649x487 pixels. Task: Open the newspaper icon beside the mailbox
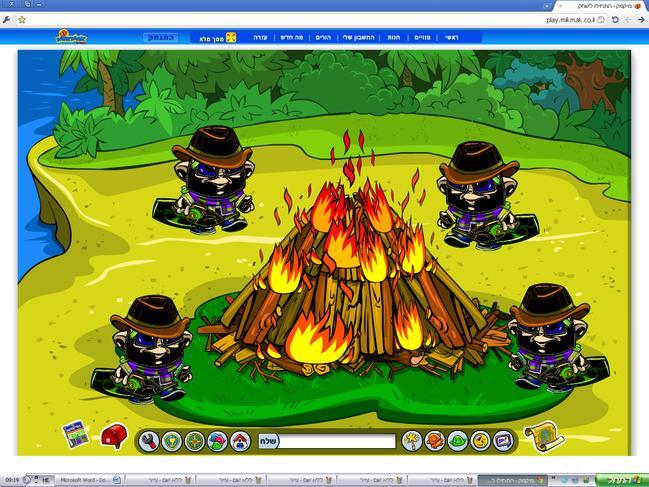pos(75,434)
